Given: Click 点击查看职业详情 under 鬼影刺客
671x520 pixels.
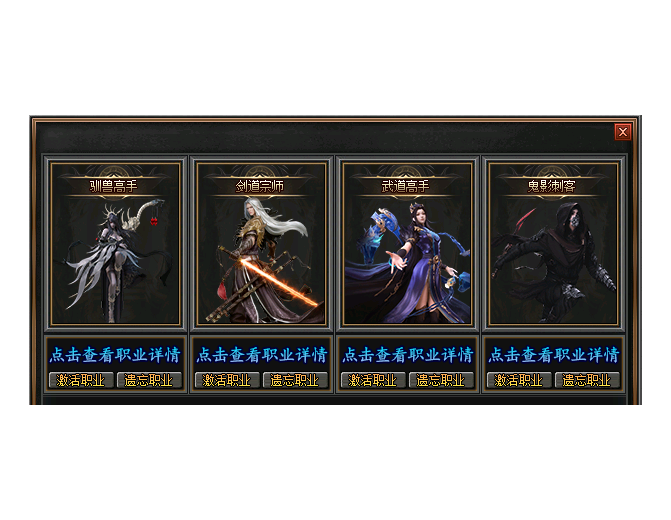Looking at the screenshot, I should point(554,355).
